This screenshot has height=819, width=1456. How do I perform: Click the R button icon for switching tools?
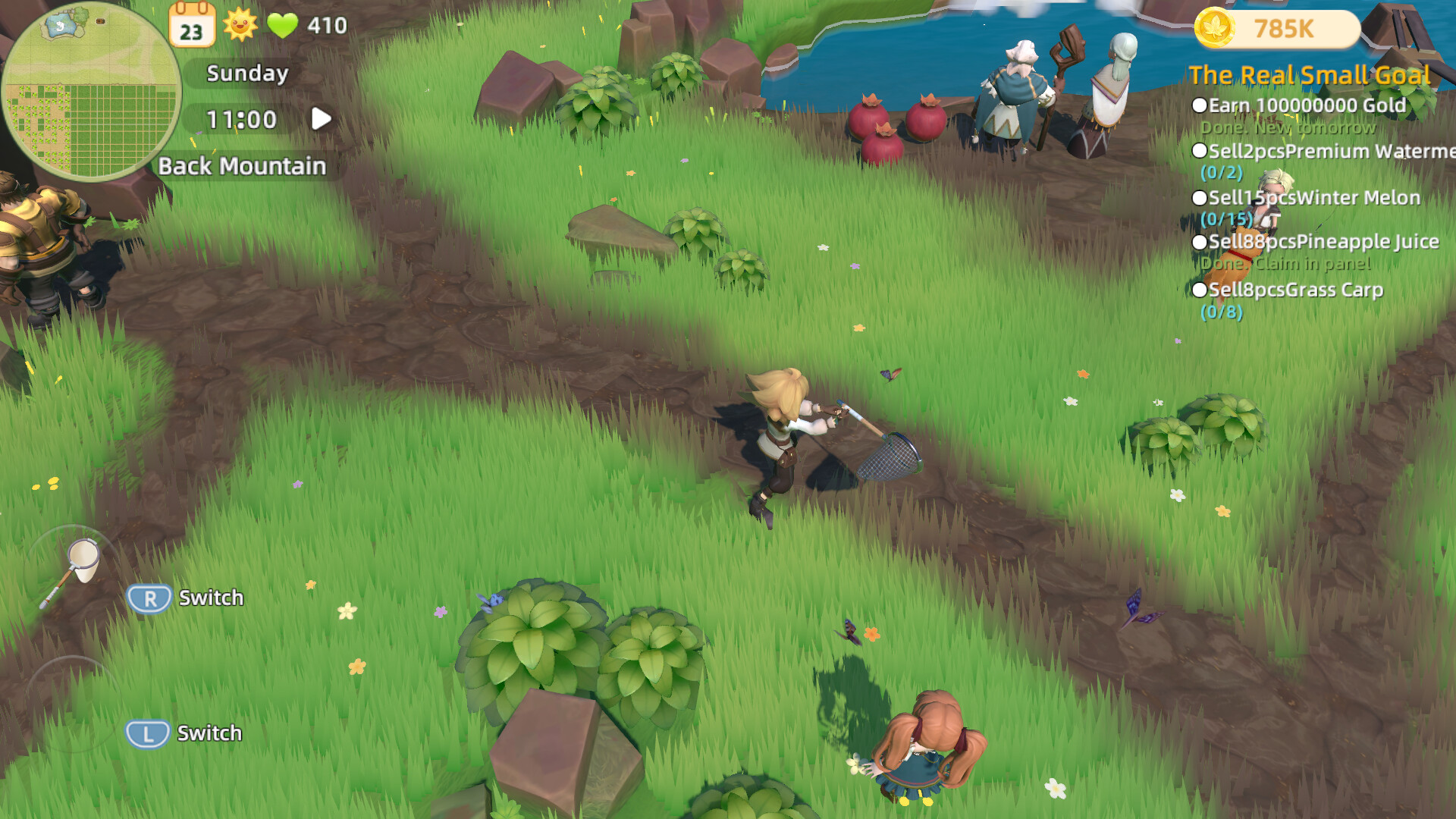point(149,598)
